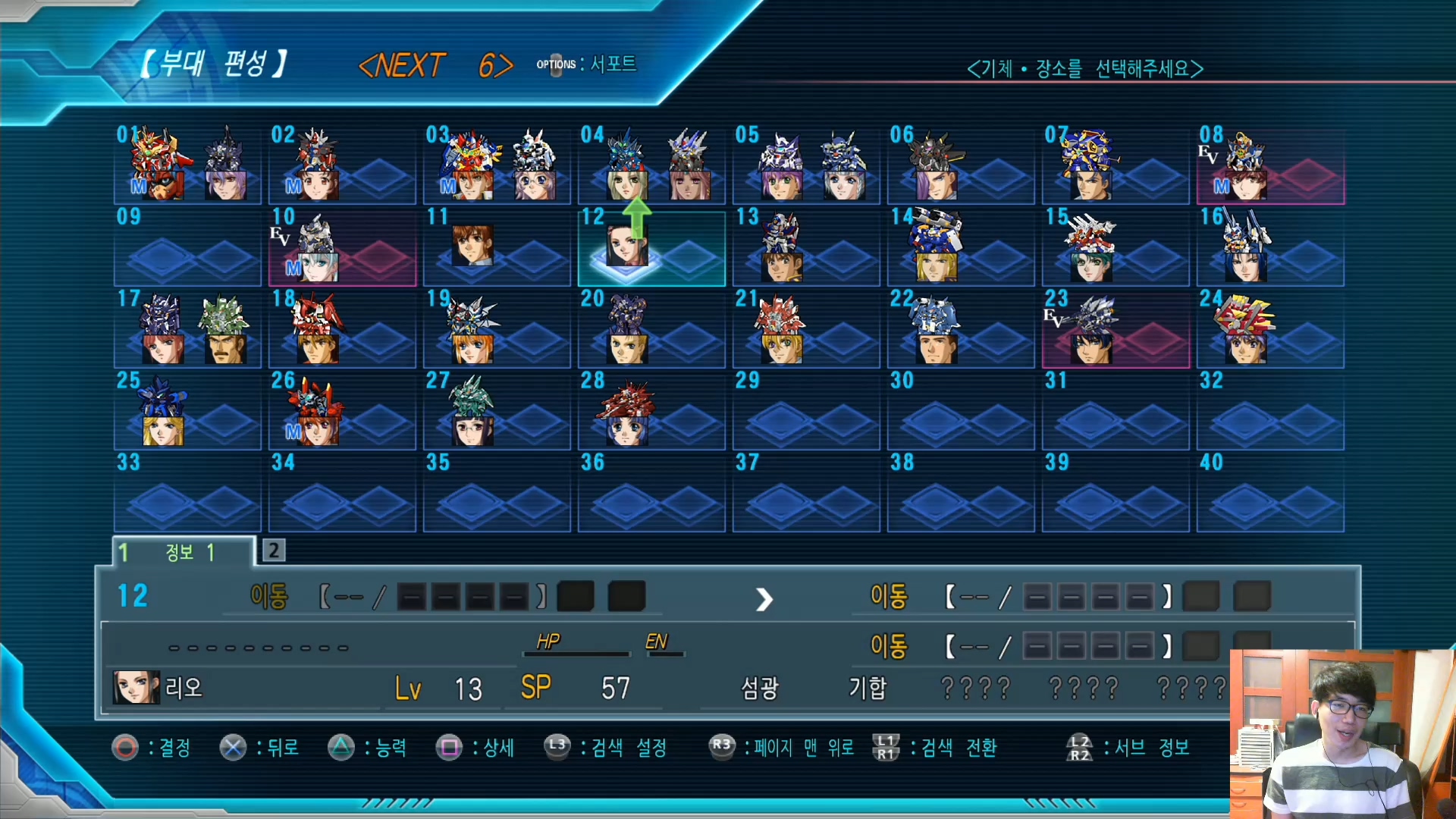
Task: Select squad slot 06 dark mech
Action: [961, 165]
